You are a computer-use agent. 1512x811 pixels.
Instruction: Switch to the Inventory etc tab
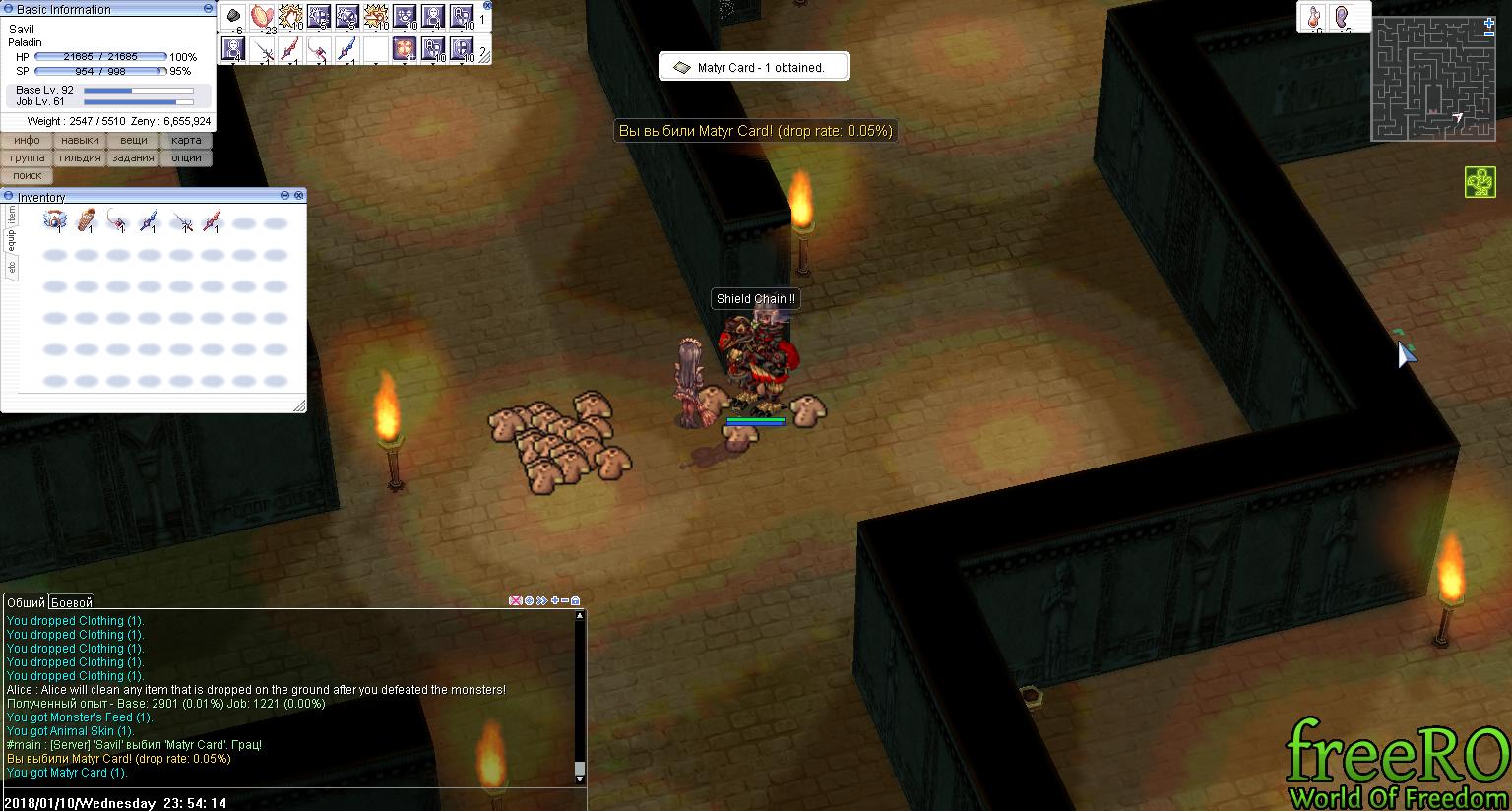tap(12, 267)
